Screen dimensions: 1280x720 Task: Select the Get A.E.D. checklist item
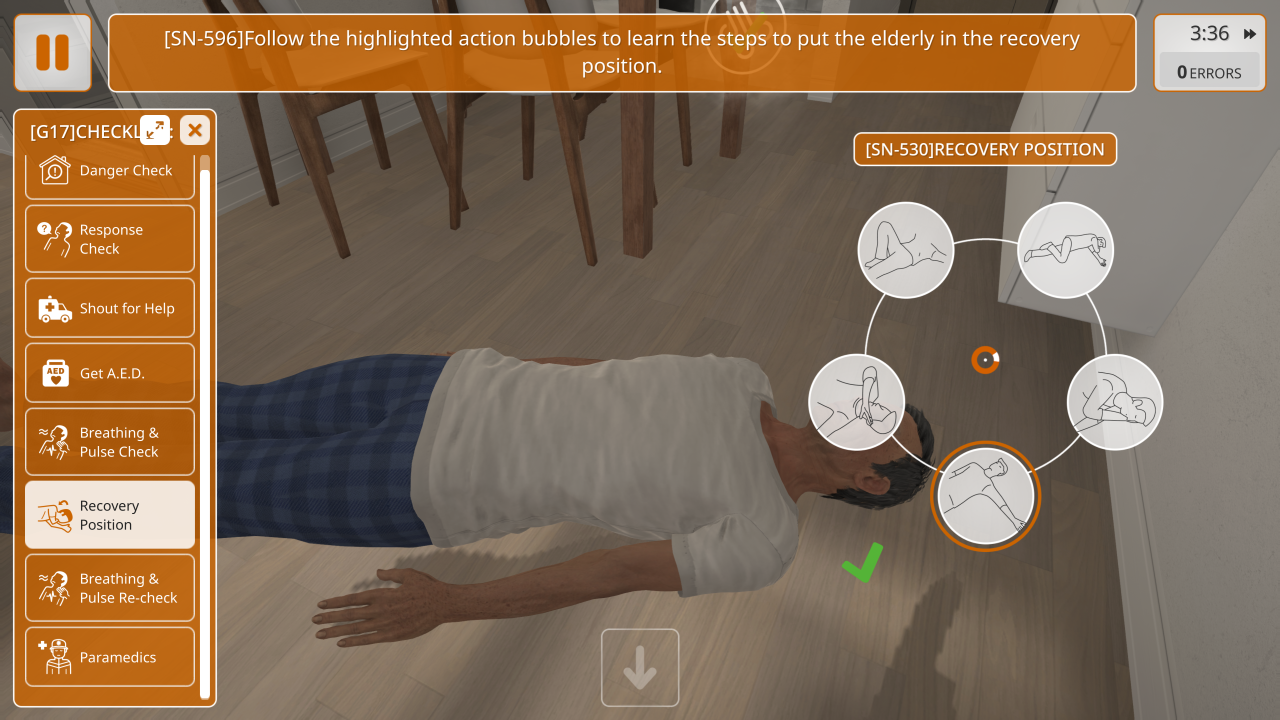(x=110, y=373)
